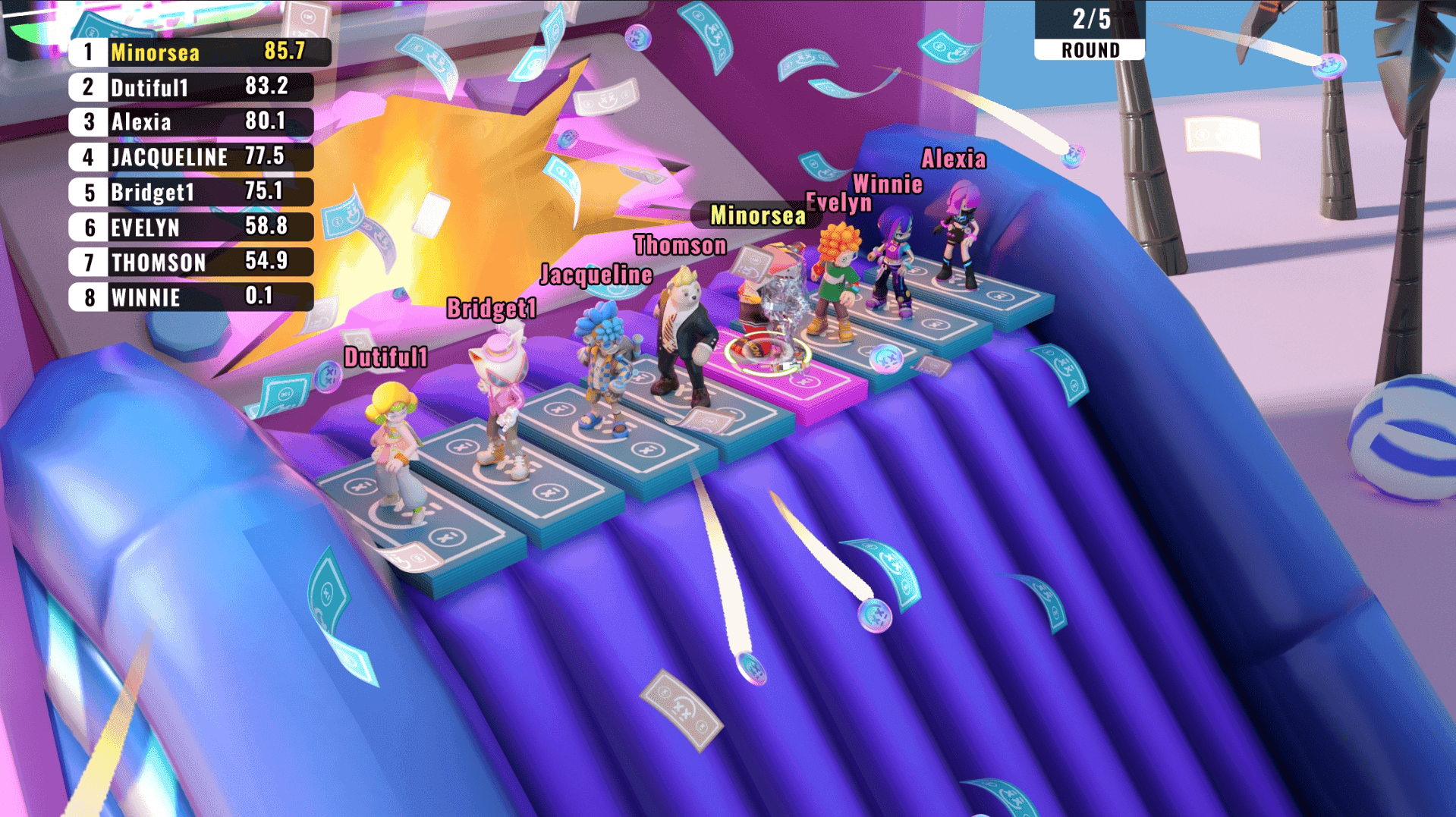Click the Minorsea floating nameplate
The image size is (1456, 817).
[757, 216]
